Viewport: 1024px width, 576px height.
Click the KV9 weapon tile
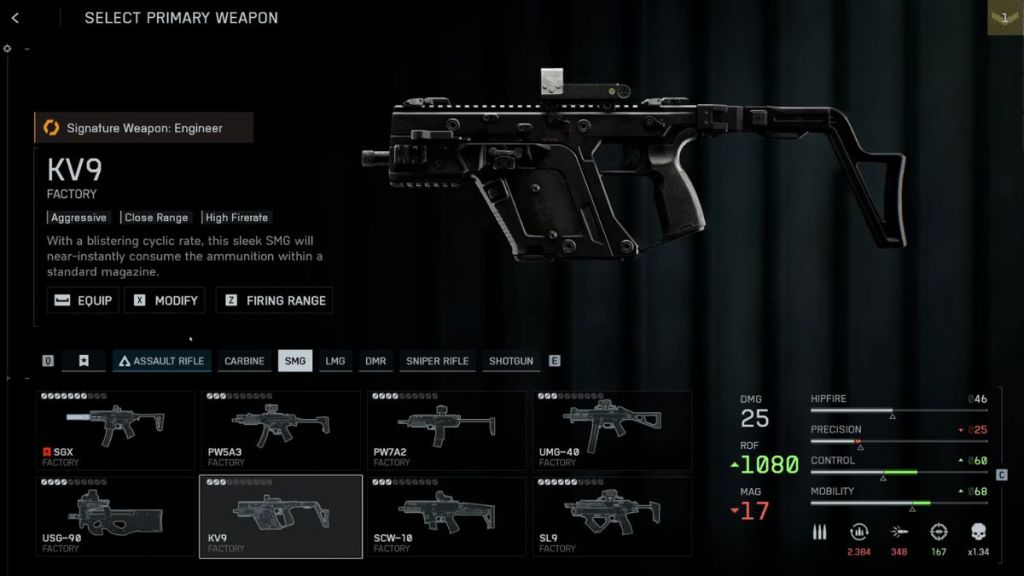(281, 516)
